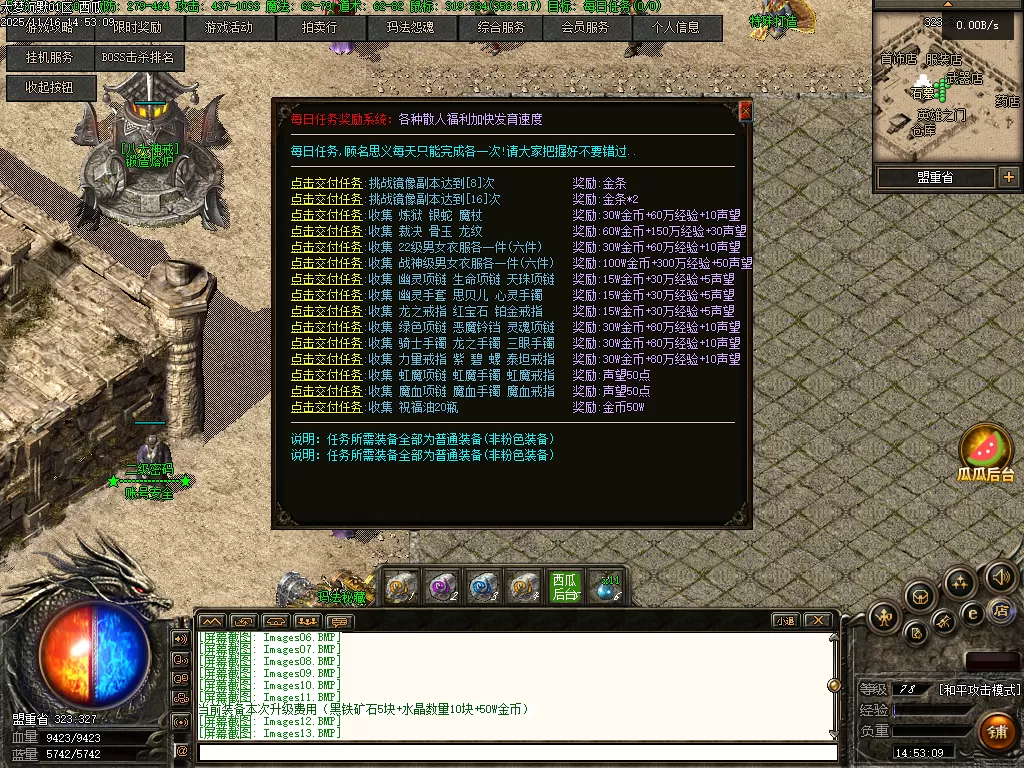This screenshot has height=768, width=1024.
Task: Click the round 铺 shop button
Action: [x=997, y=730]
